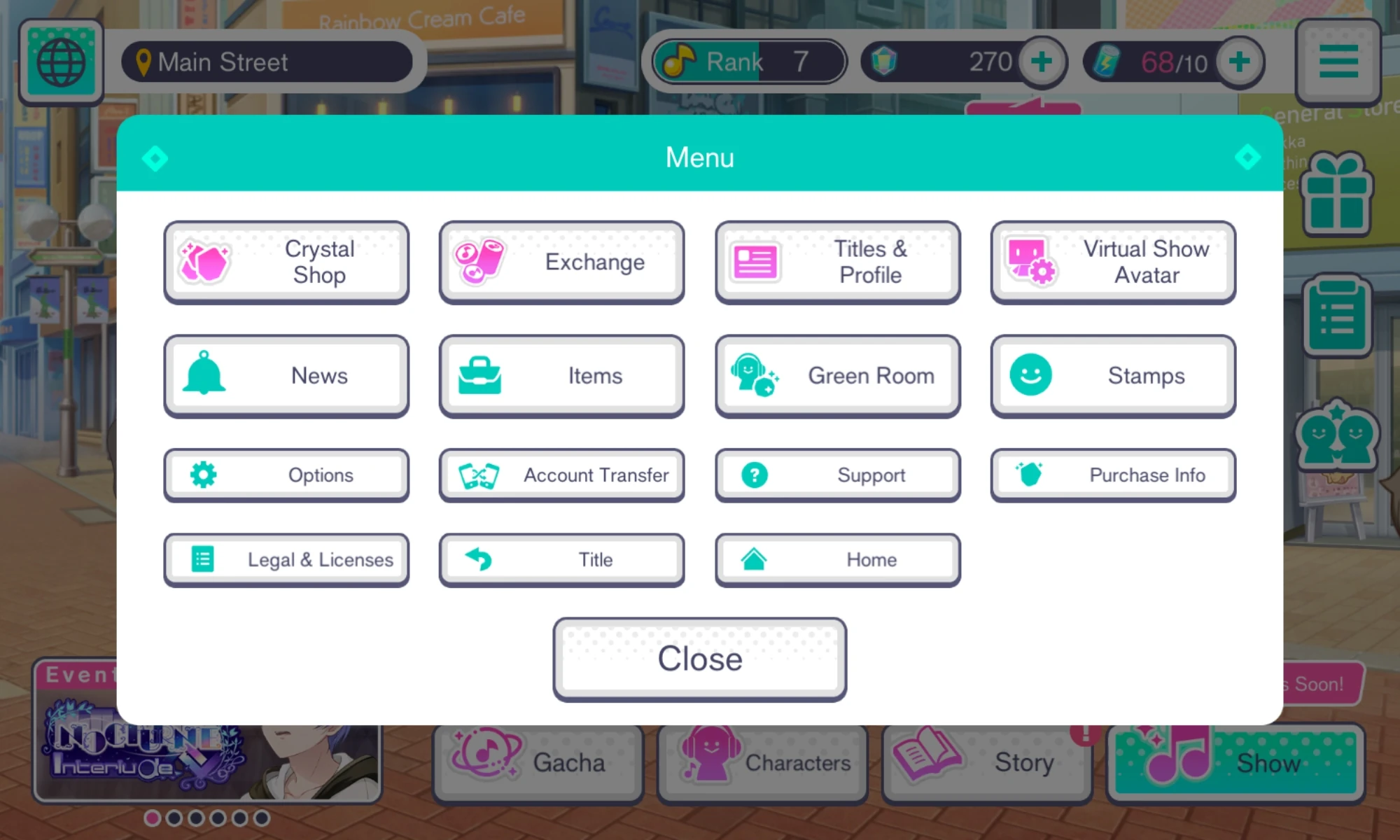View your Stamps collection
The height and width of the screenshot is (840, 1400).
pyautogui.click(x=1112, y=375)
